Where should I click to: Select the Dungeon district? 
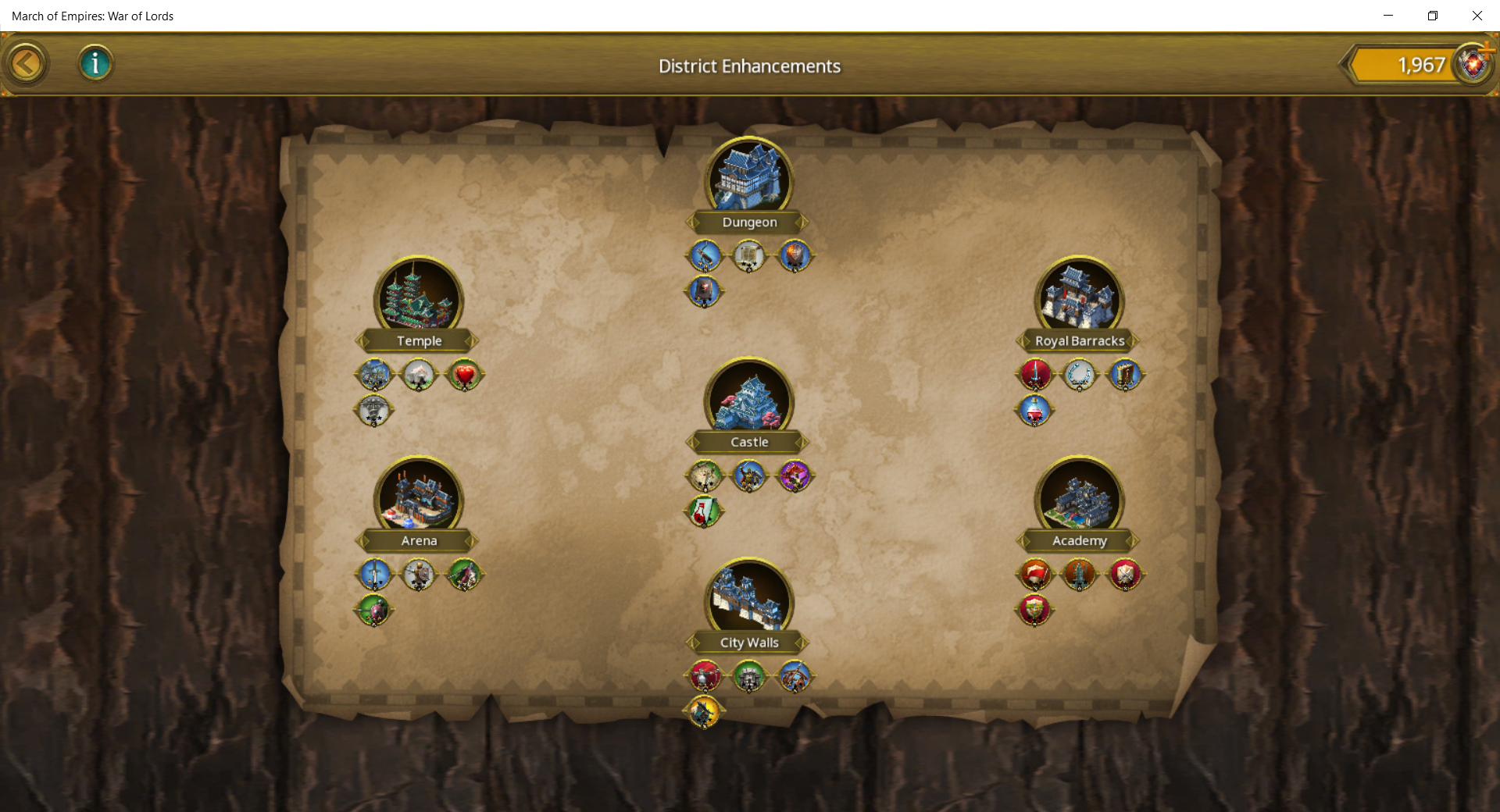(x=748, y=180)
